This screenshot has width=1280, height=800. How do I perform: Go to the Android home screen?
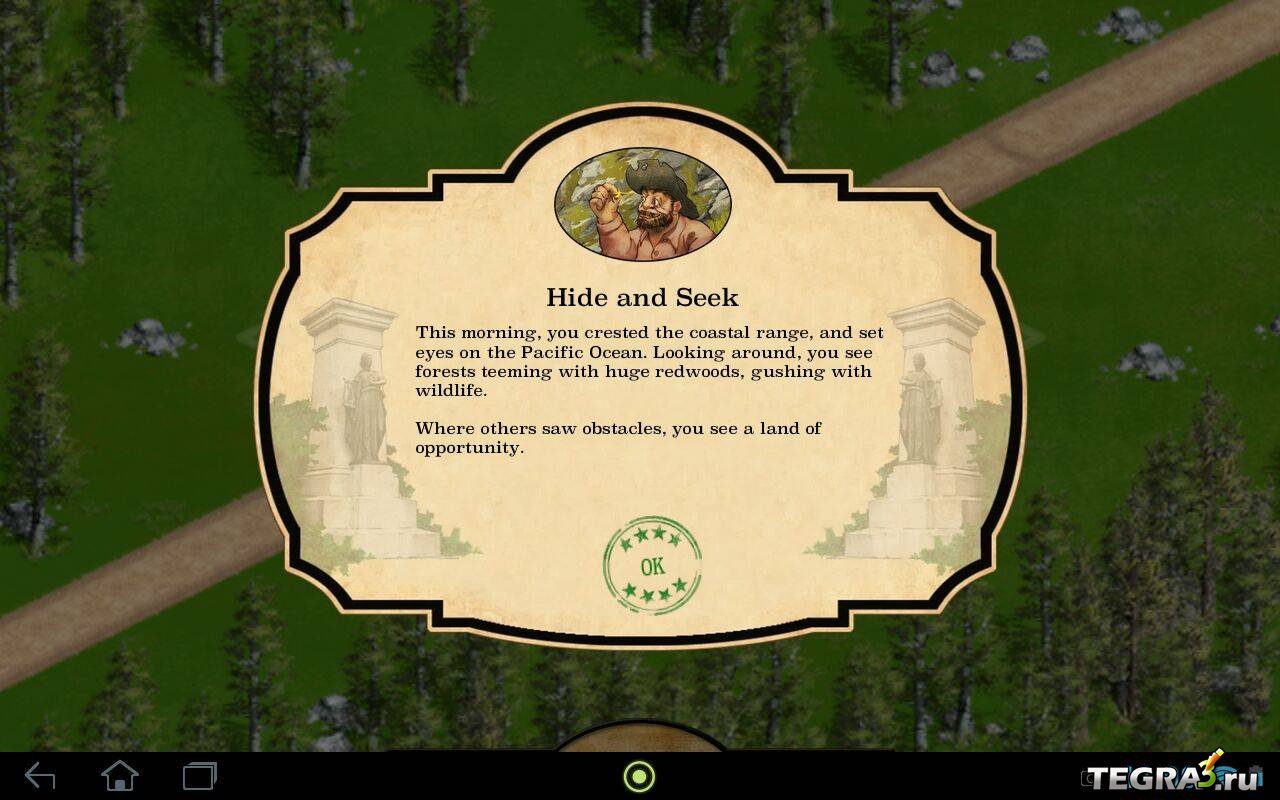coord(120,776)
